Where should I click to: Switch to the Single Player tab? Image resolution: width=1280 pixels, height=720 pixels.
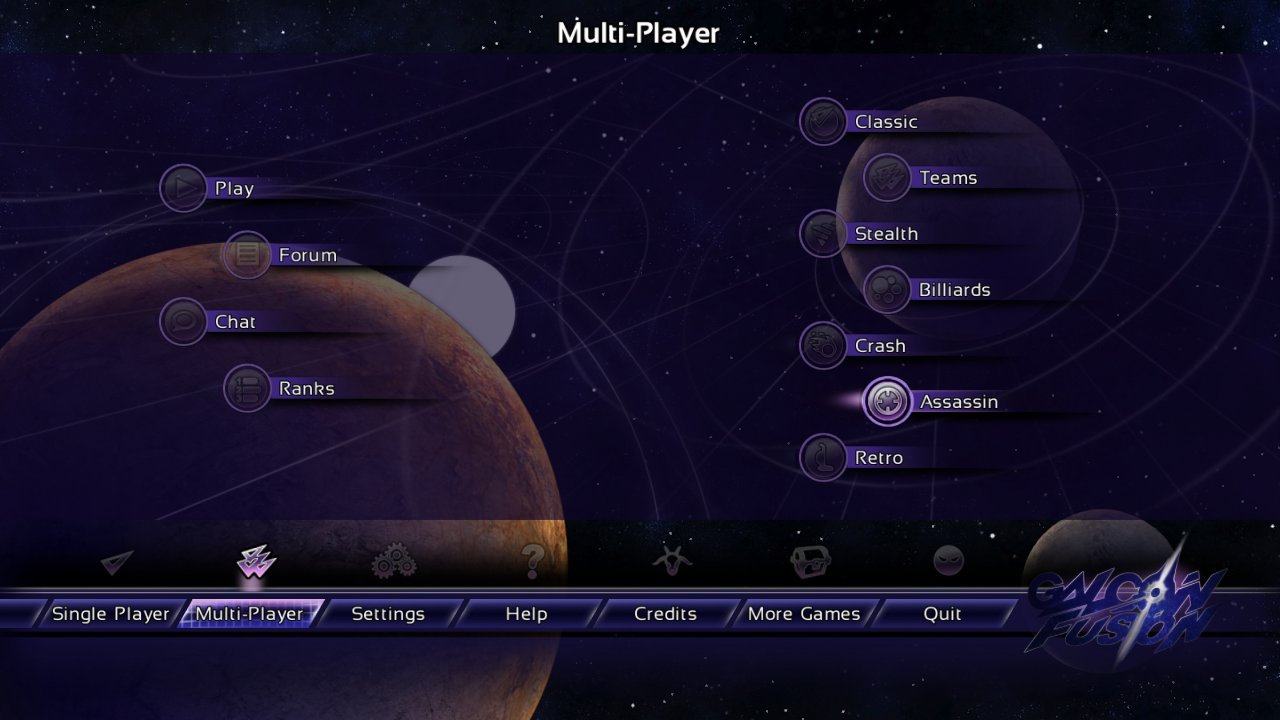(x=110, y=614)
